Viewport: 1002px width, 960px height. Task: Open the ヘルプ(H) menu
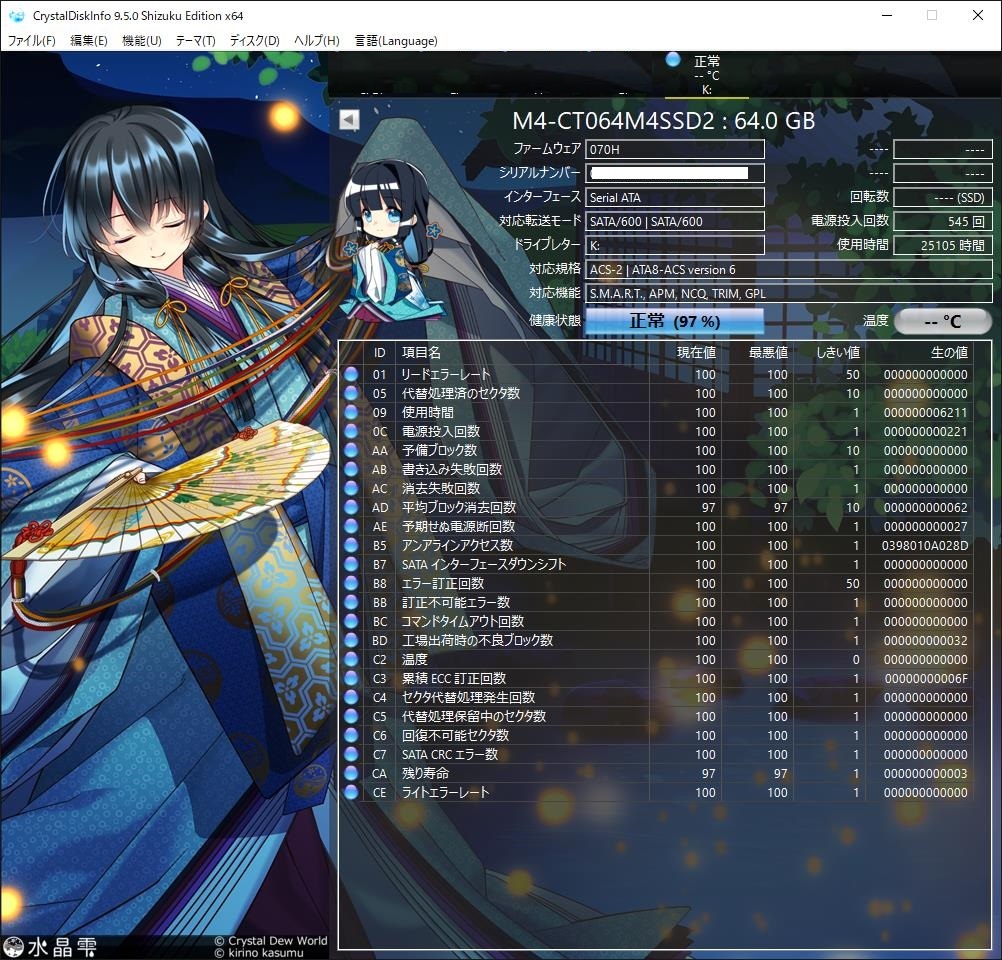[316, 41]
